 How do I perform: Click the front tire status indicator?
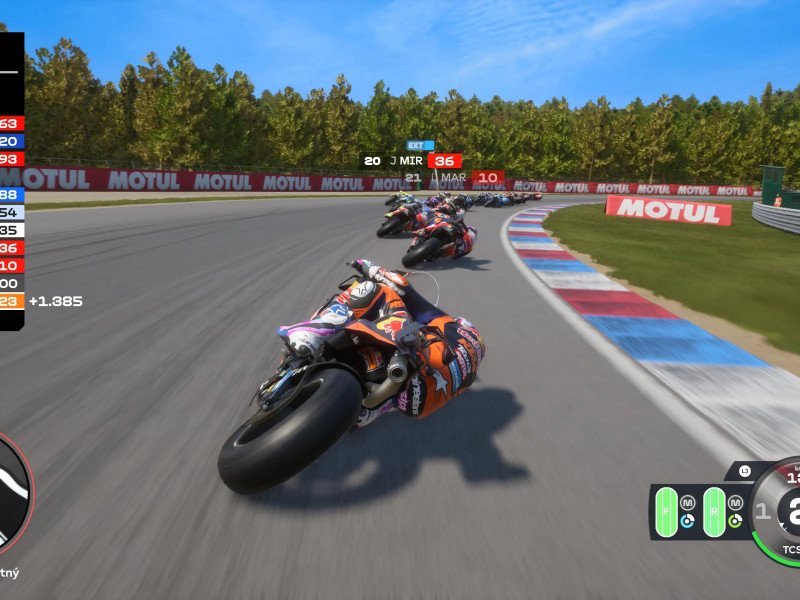[x=665, y=511]
